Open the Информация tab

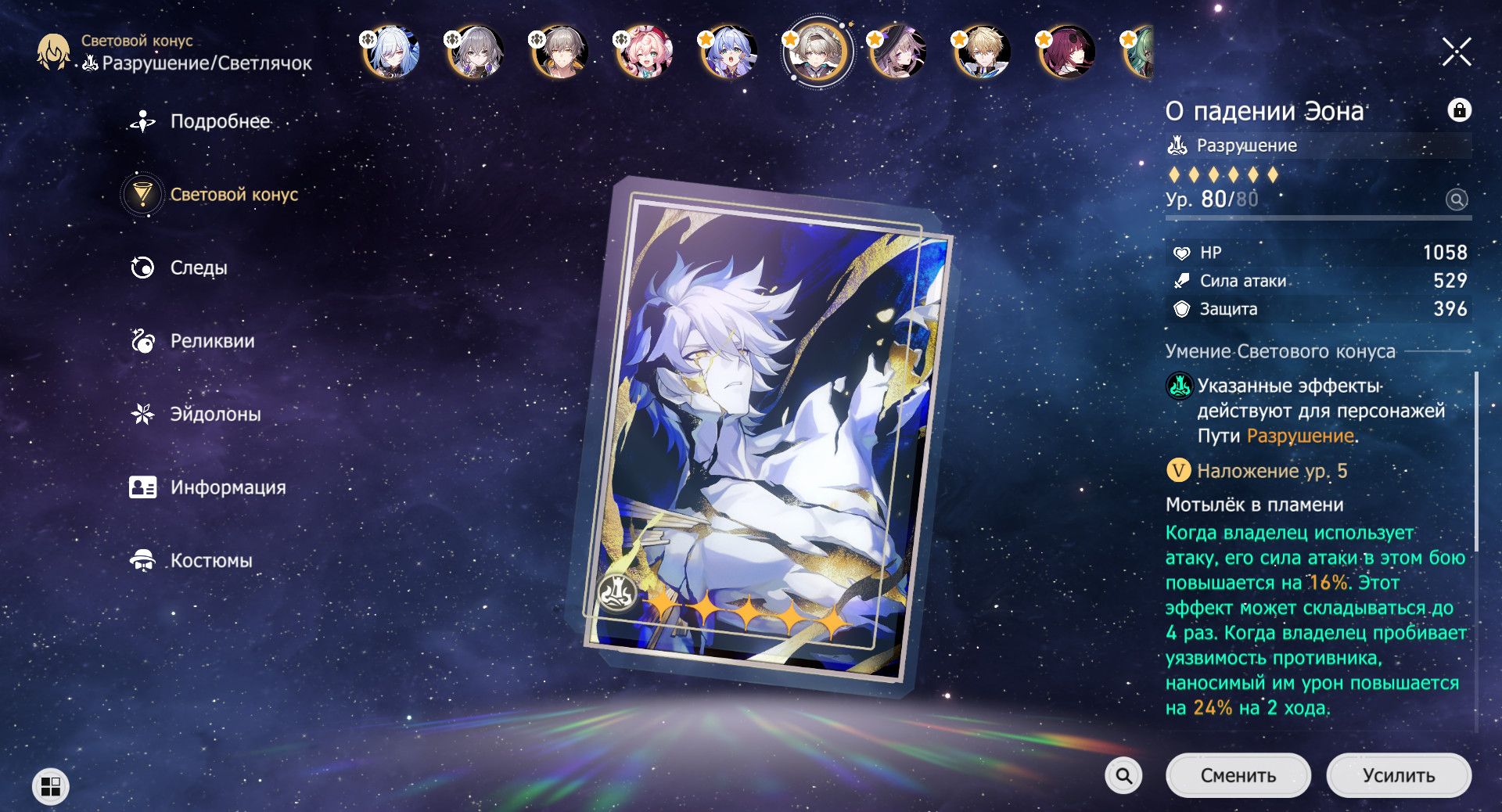[142, 487]
